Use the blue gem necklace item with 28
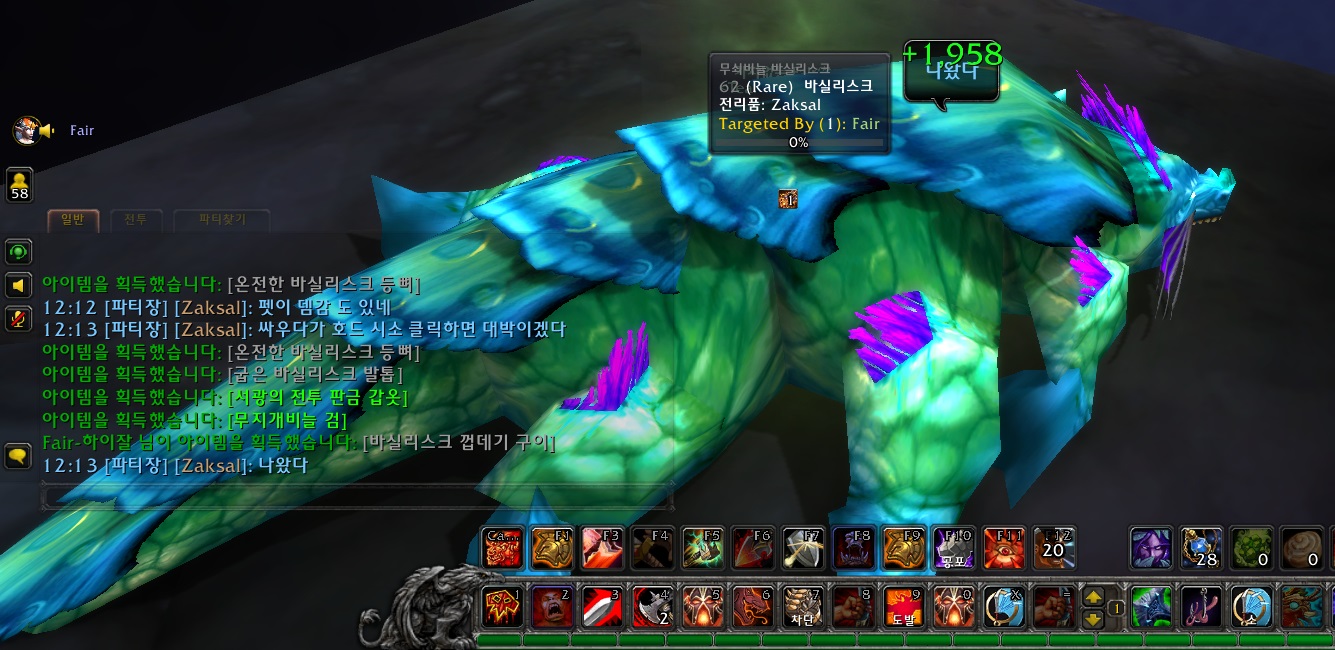1335x650 pixels. (x=1200, y=548)
